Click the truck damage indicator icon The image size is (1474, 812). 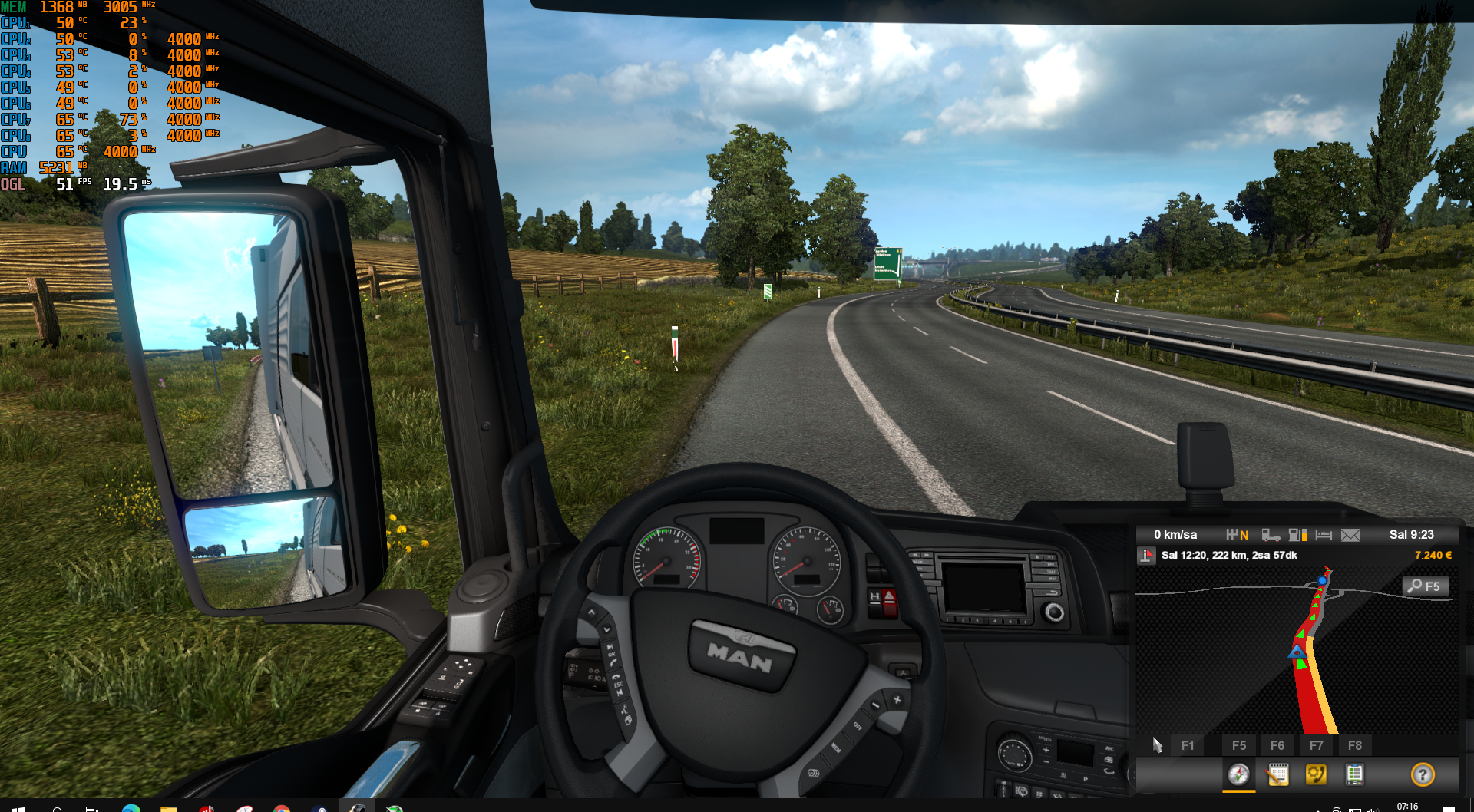click(x=1271, y=535)
